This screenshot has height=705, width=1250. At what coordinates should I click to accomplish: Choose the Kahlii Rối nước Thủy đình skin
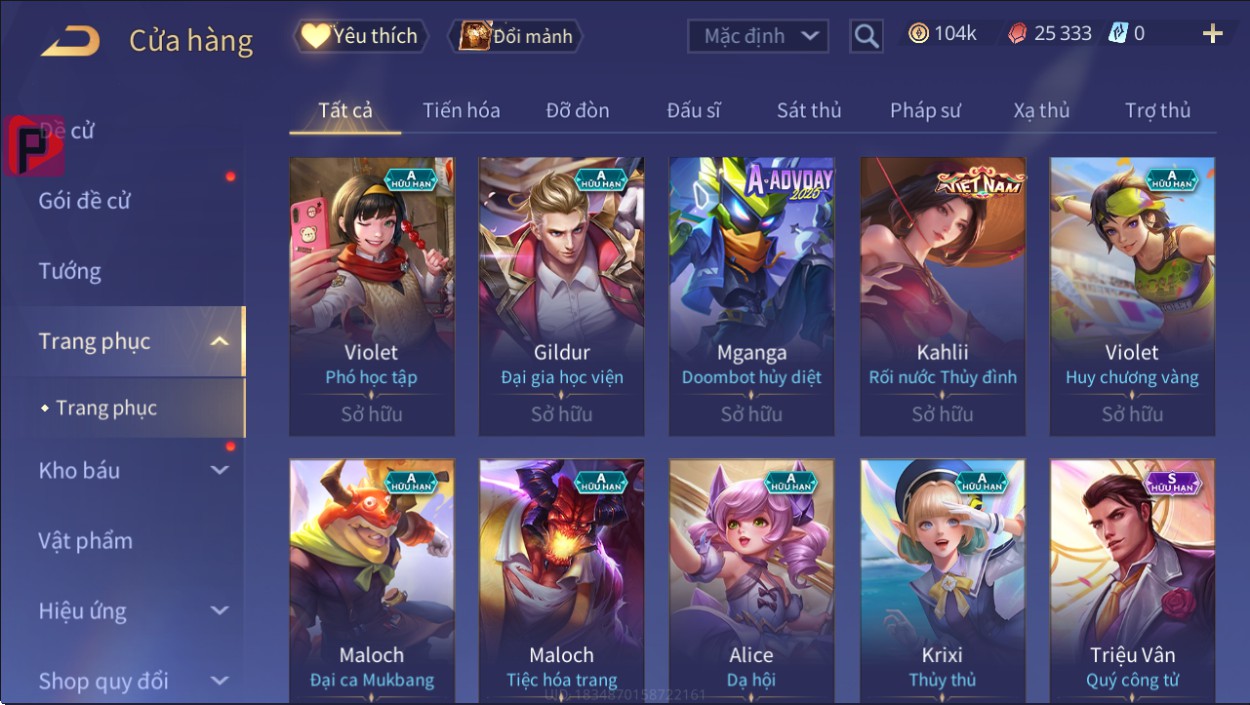942,296
